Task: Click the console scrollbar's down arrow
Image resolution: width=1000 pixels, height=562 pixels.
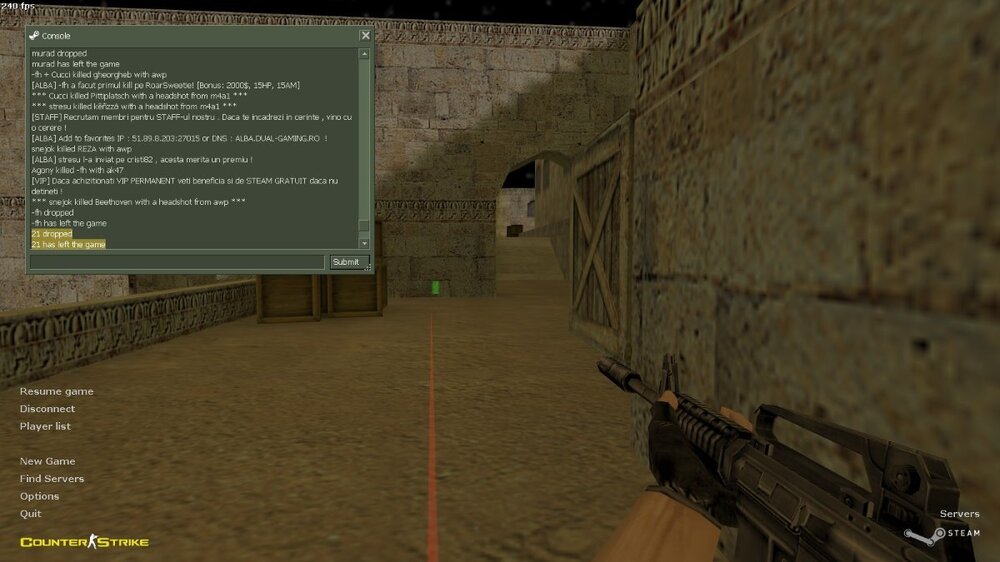Action: click(x=364, y=243)
